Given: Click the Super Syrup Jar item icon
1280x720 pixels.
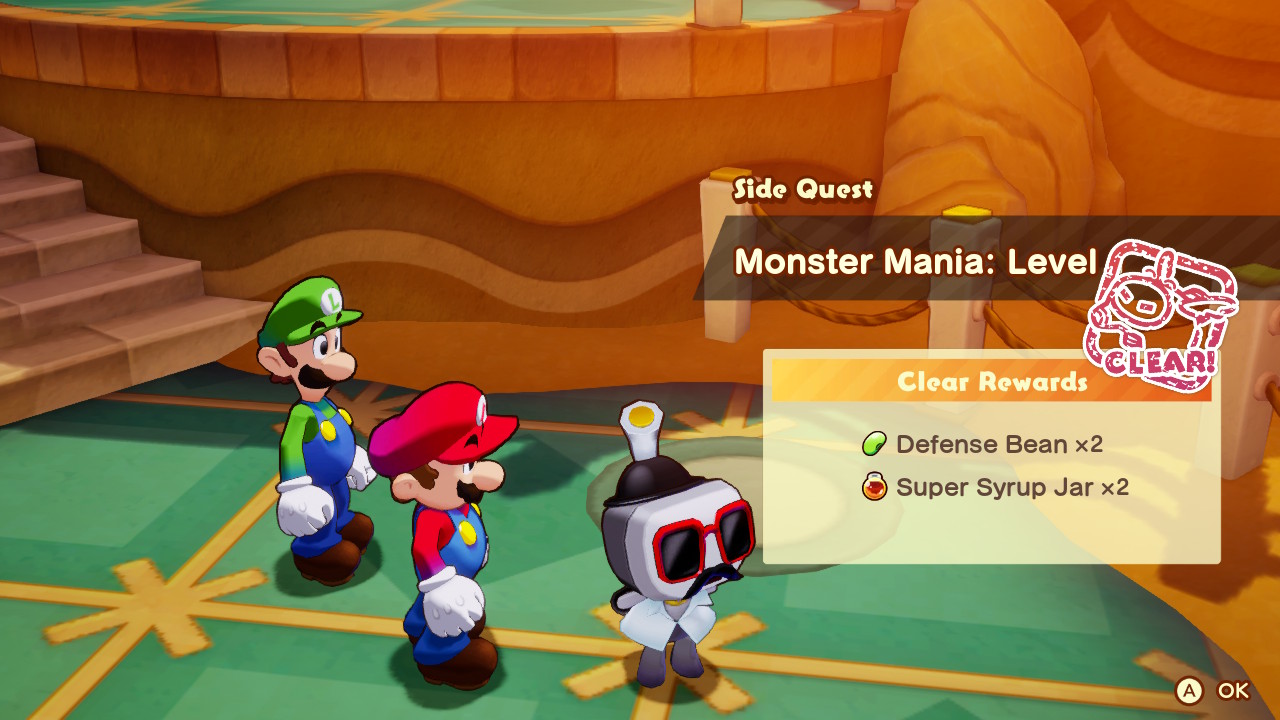Looking at the screenshot, I should pyautogui.click(x=875, y=488).
